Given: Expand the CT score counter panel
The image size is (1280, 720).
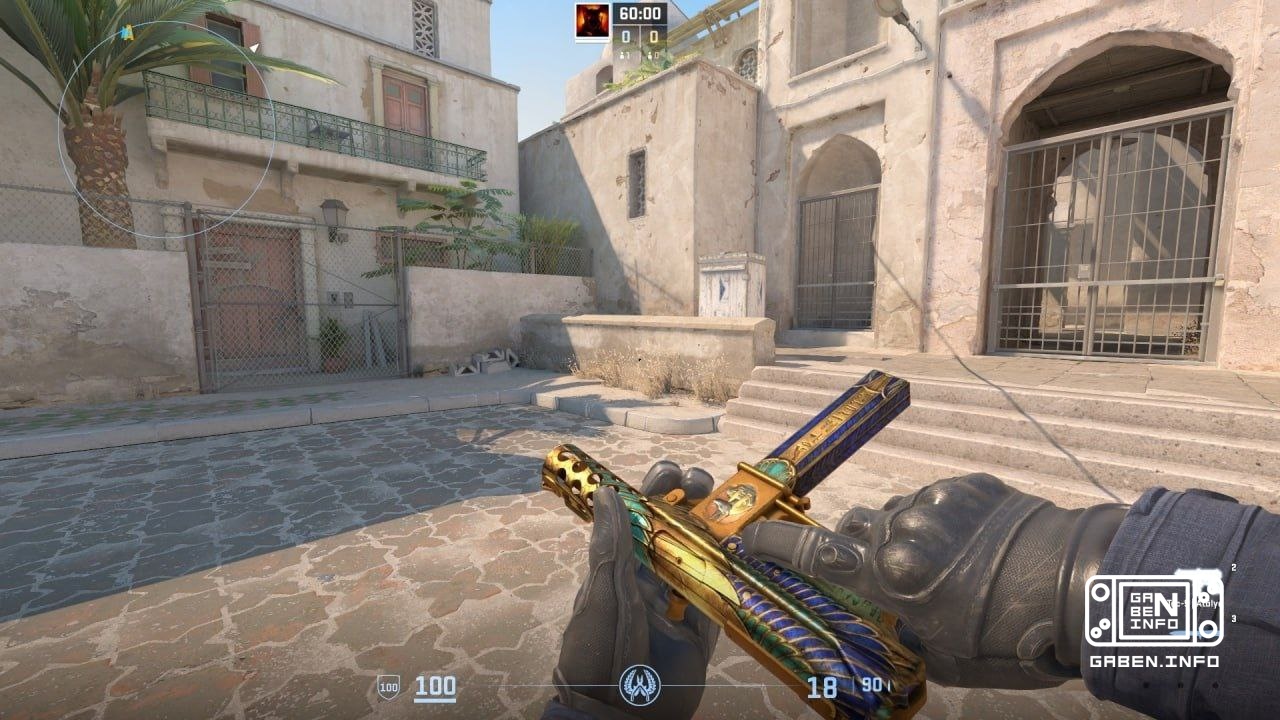Looking at the screenshot, I should pyautogui.click(x=627, y=36).
